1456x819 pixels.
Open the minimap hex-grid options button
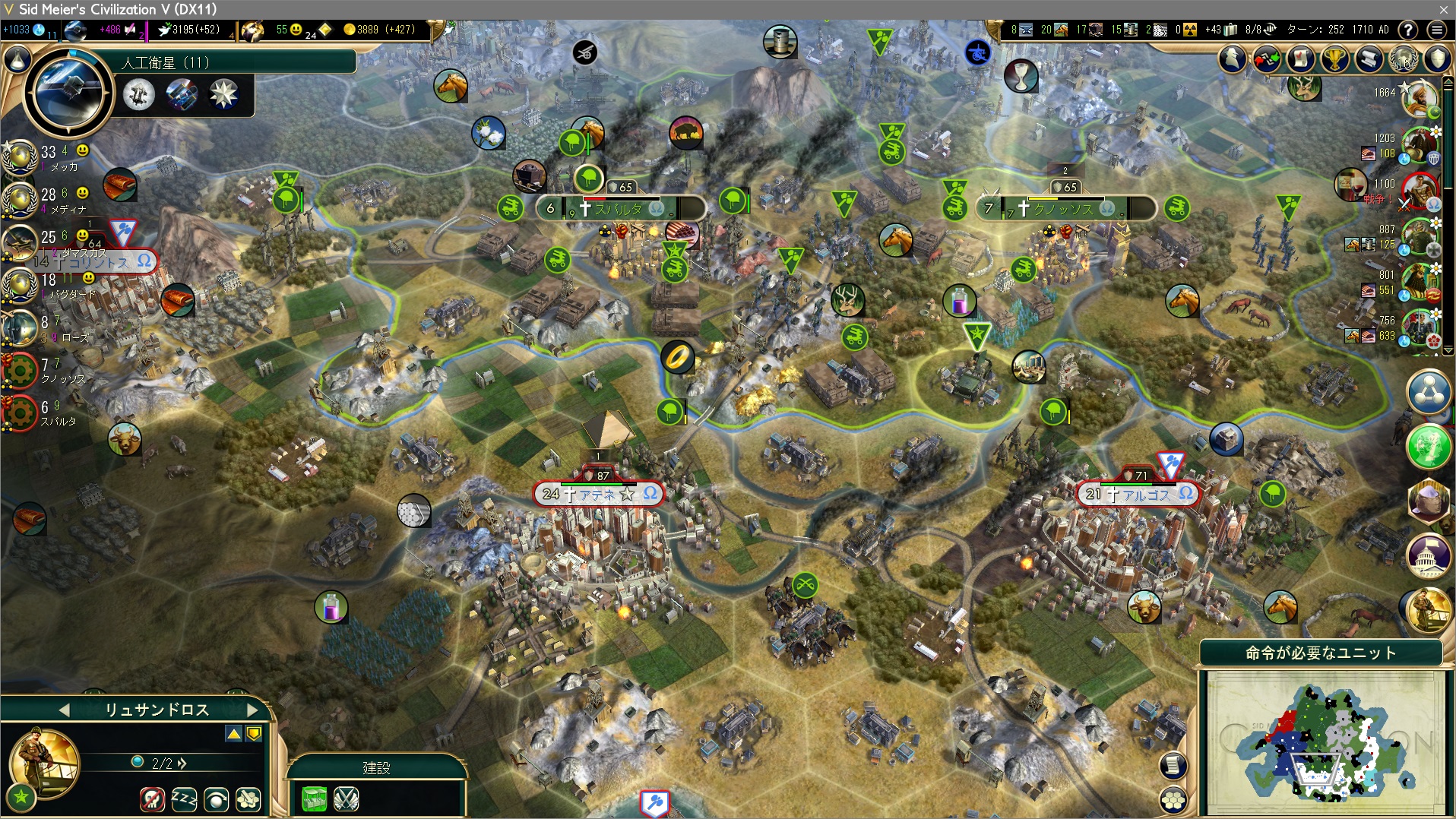pos(1174,800)
